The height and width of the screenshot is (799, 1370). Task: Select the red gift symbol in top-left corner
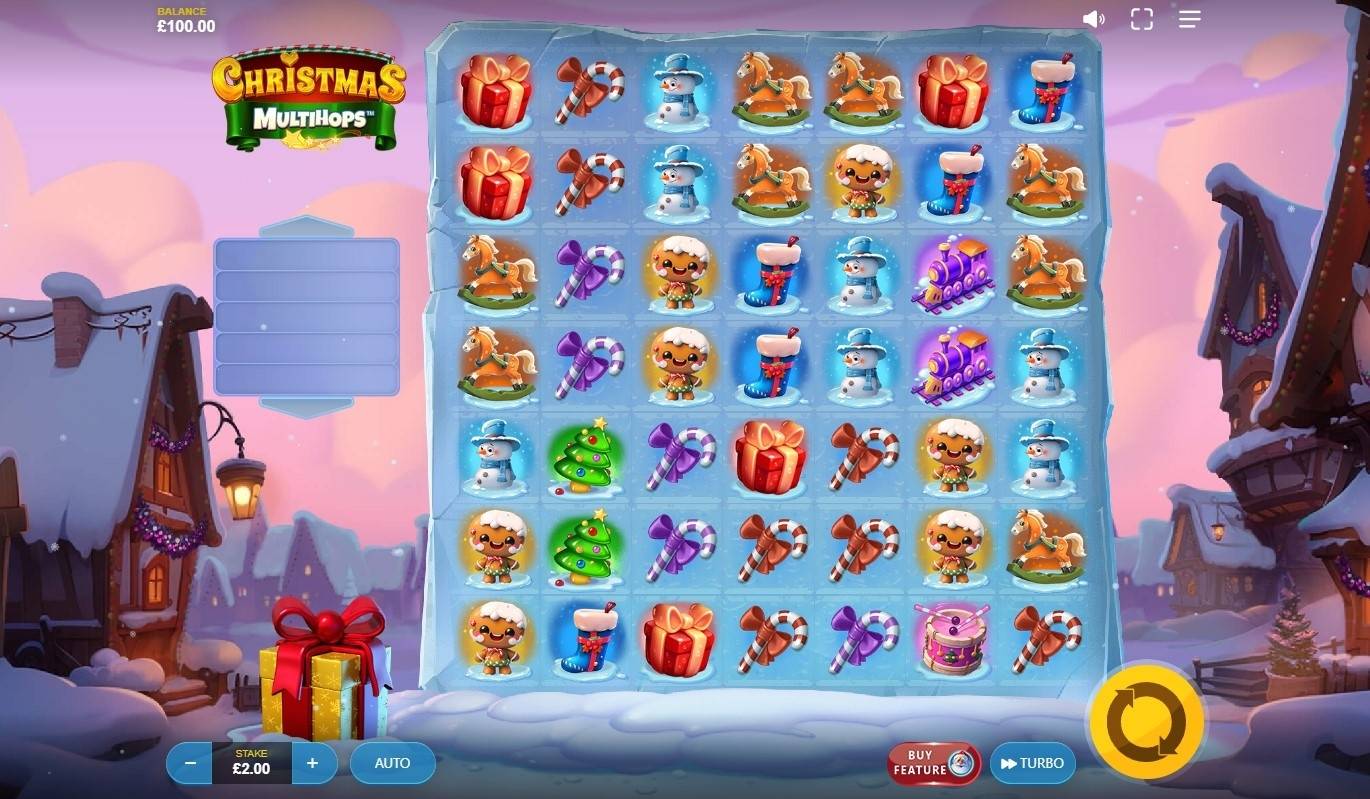tap(496, 96)
